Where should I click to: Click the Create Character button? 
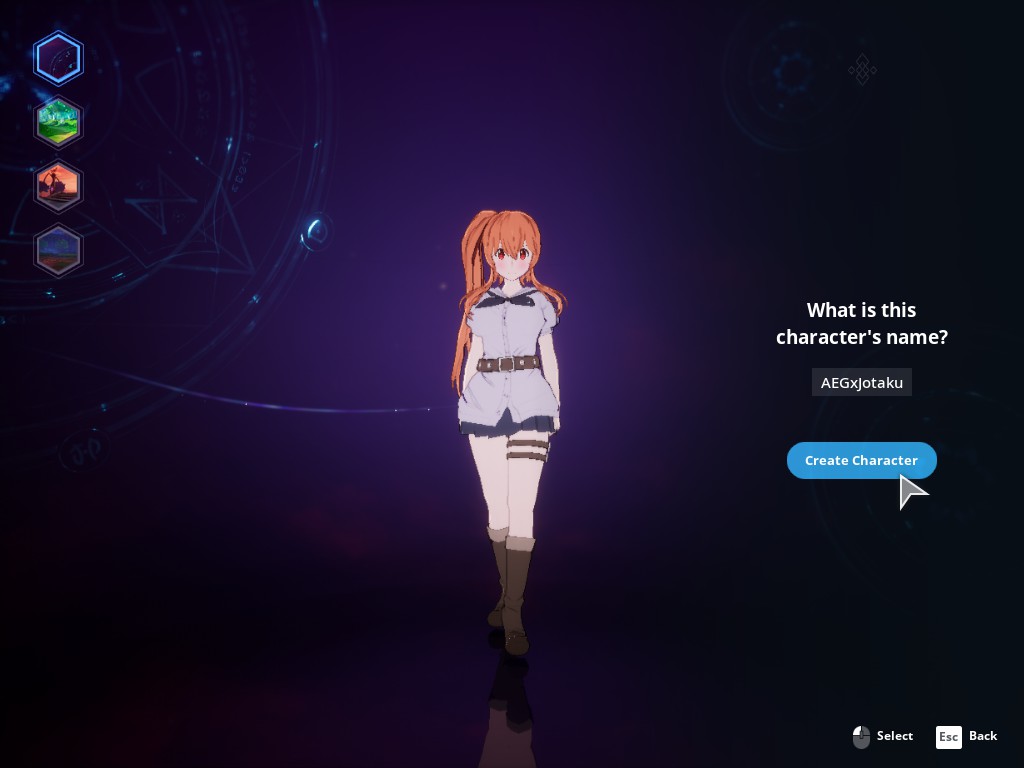(x=861, y=460)
